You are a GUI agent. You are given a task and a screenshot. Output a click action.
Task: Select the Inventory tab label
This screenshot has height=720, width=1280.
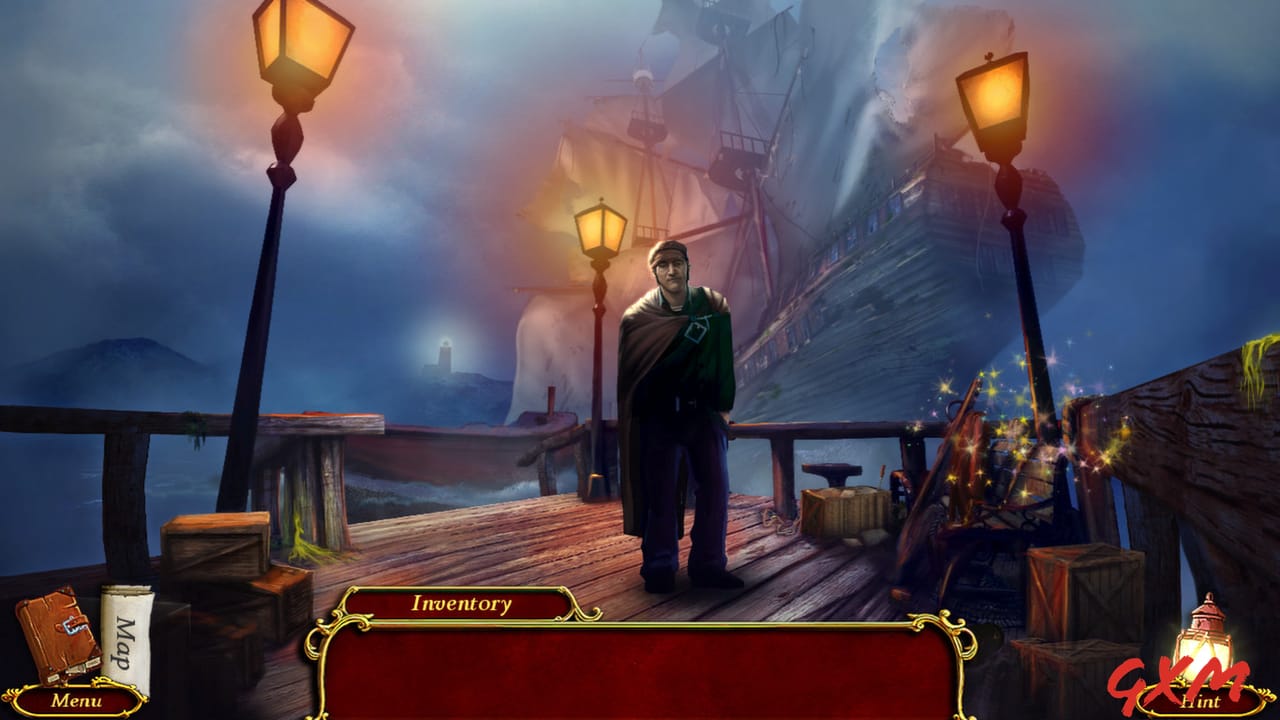coord(462,604)
